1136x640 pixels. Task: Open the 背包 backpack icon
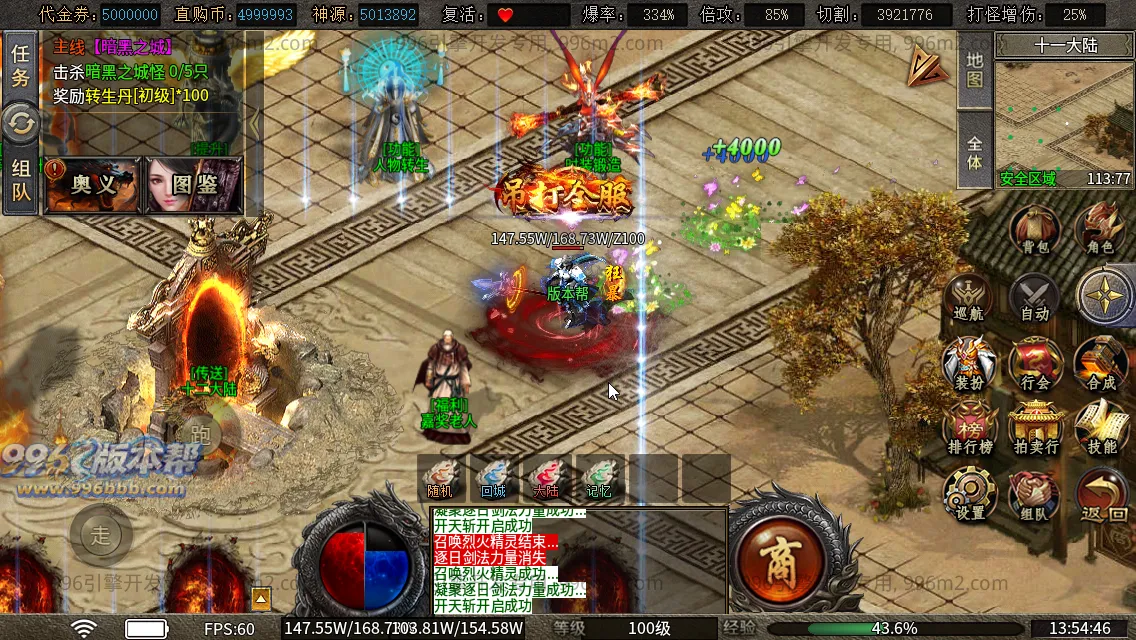1034,231
